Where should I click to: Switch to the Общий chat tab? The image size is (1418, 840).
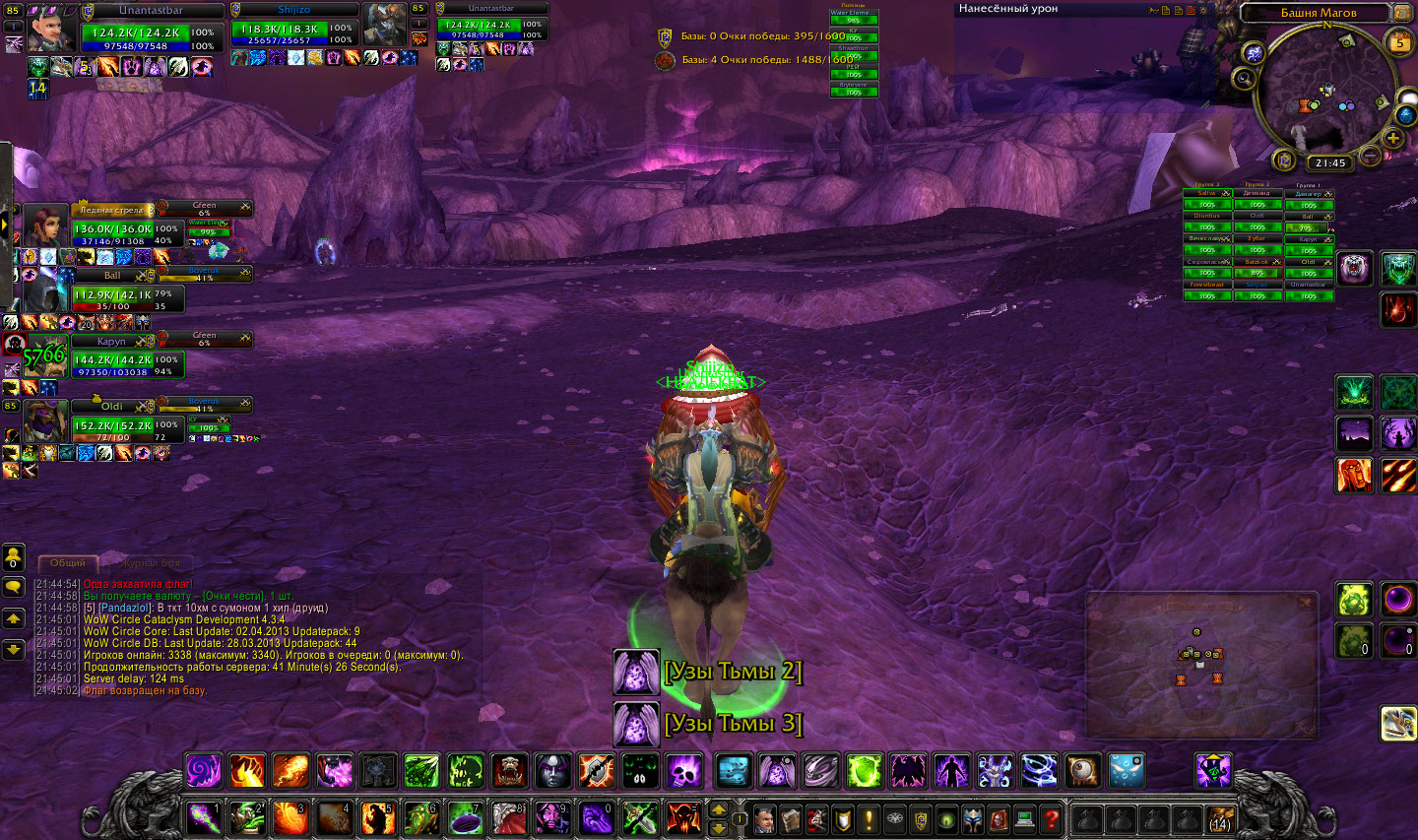pyautogui.click(x=68, y=563)
